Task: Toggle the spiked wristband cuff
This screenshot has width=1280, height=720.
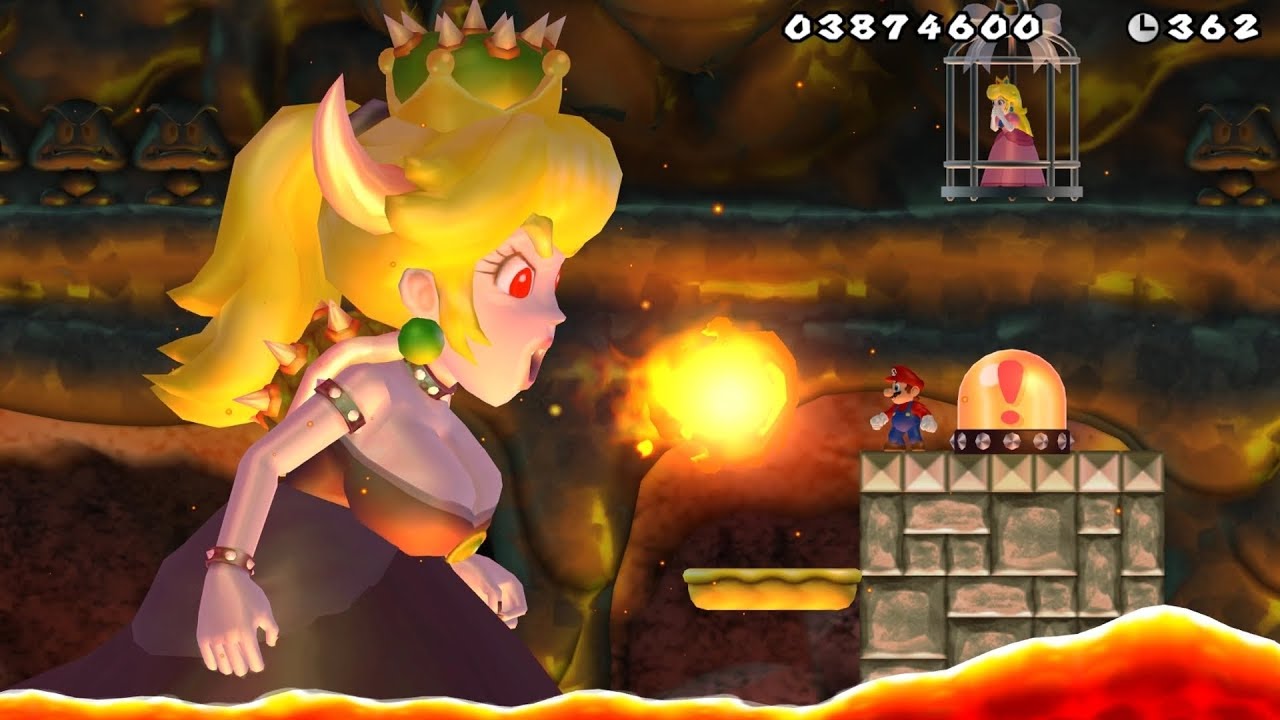Action: [230, 556]
